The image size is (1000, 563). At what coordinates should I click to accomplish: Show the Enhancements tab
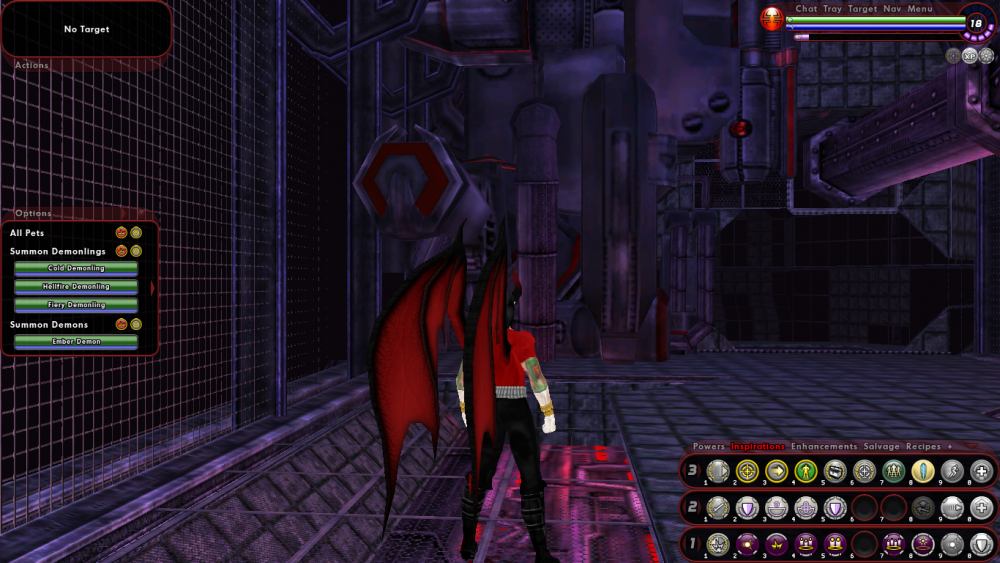tap(824, 446)
